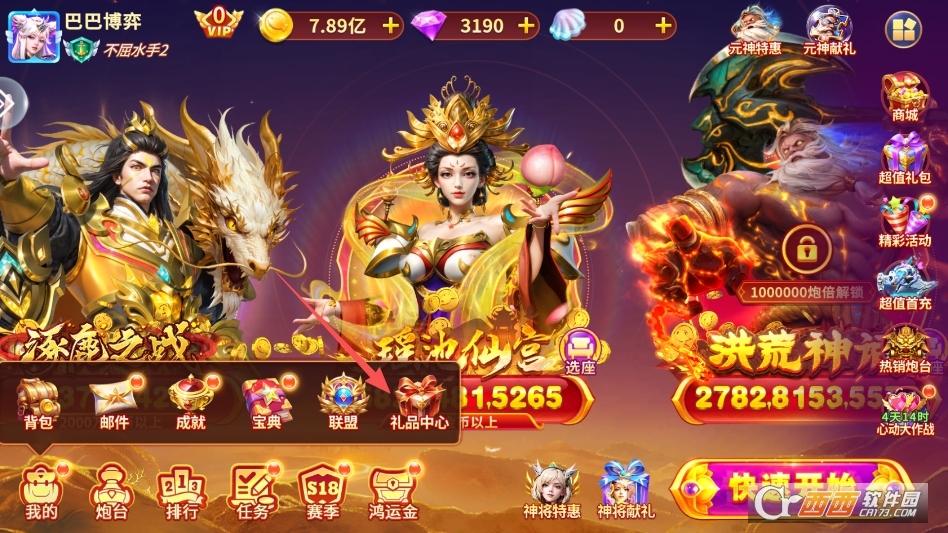The width and height of the screenshot is (948, 533).
Task: Check the 邮件 mail icon
Action: click(114, 401)
